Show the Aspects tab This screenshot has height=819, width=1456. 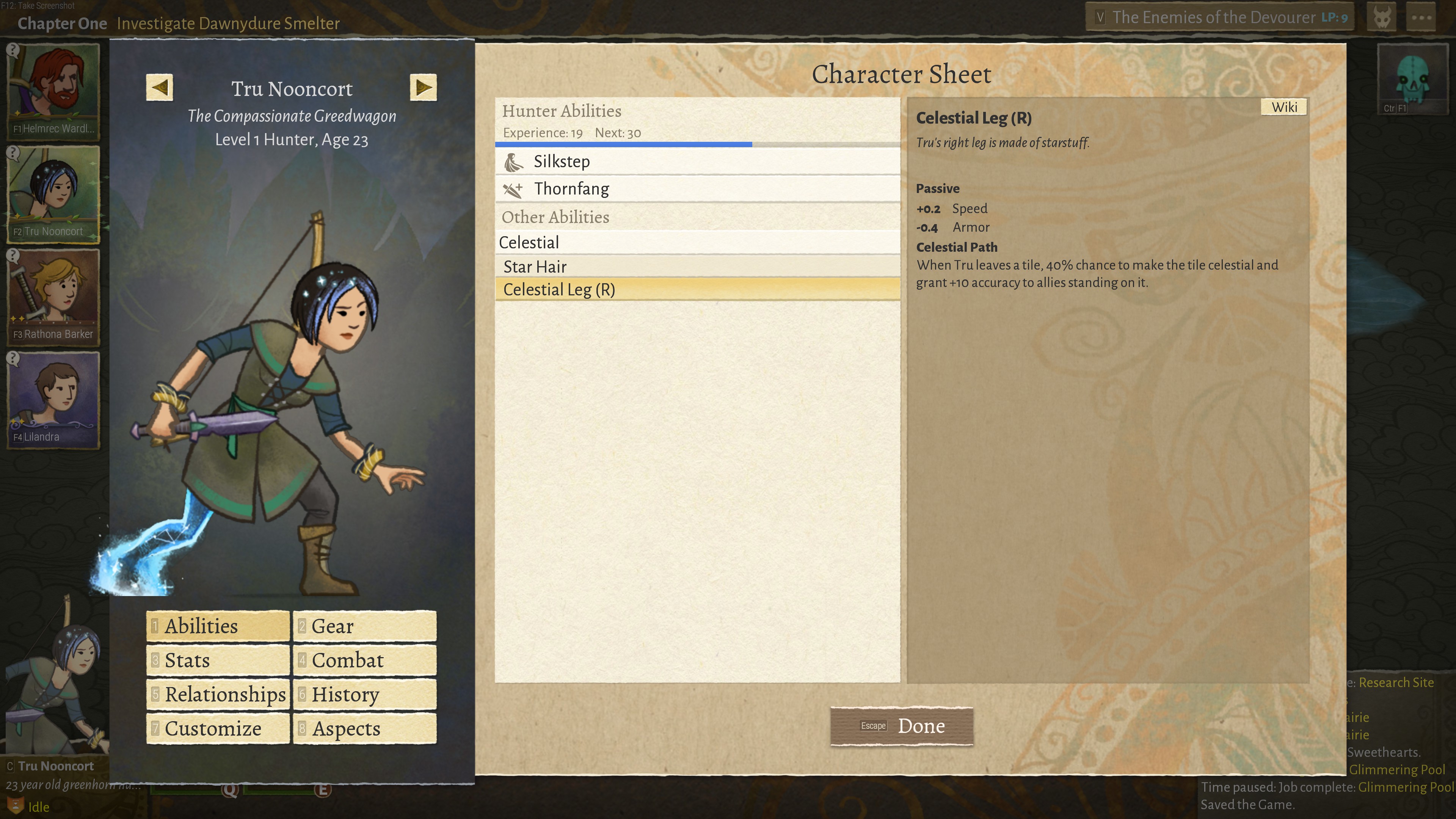(364, 728)
